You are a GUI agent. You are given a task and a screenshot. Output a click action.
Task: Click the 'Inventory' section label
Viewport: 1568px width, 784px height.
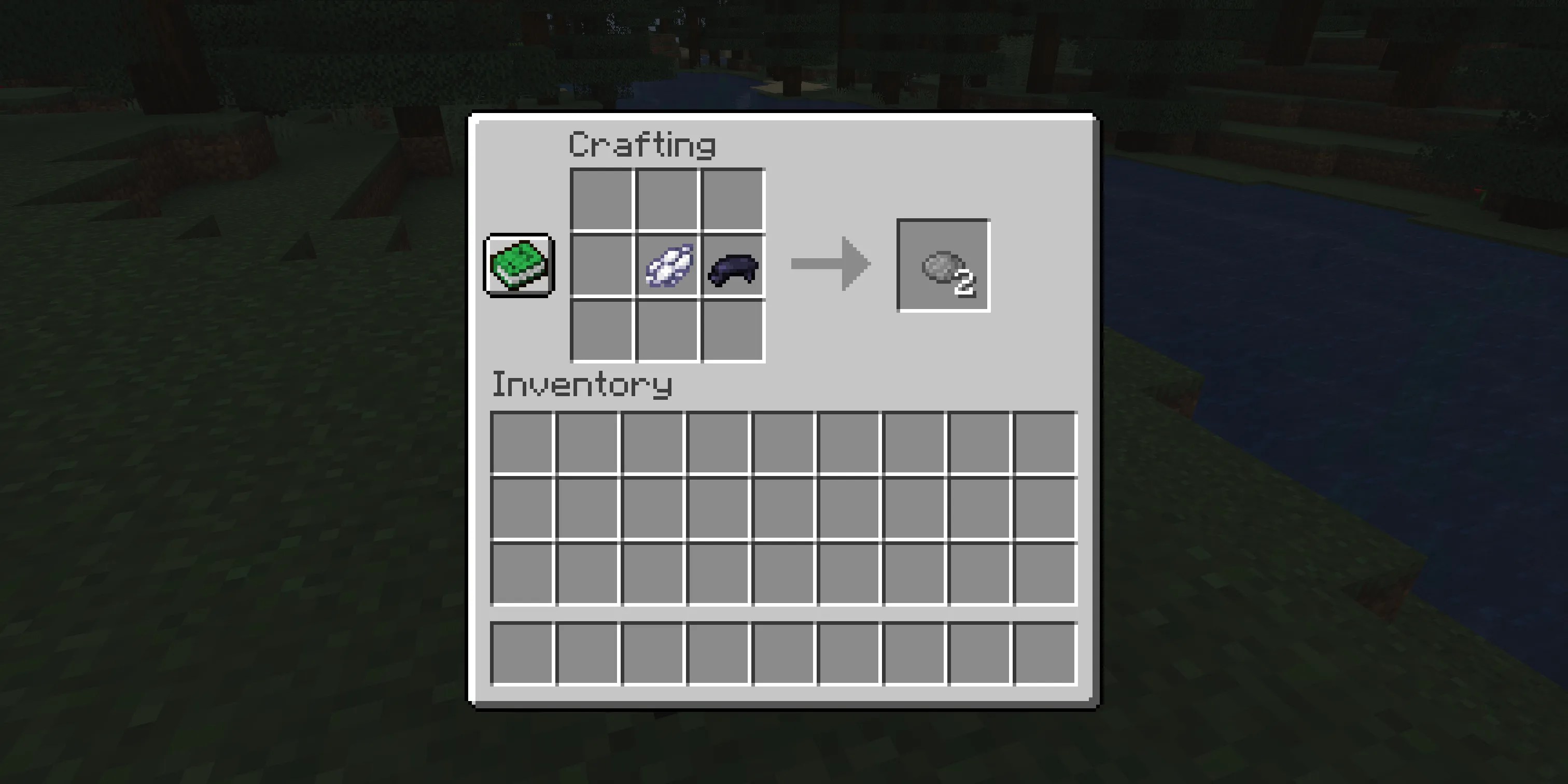point(581,385)
